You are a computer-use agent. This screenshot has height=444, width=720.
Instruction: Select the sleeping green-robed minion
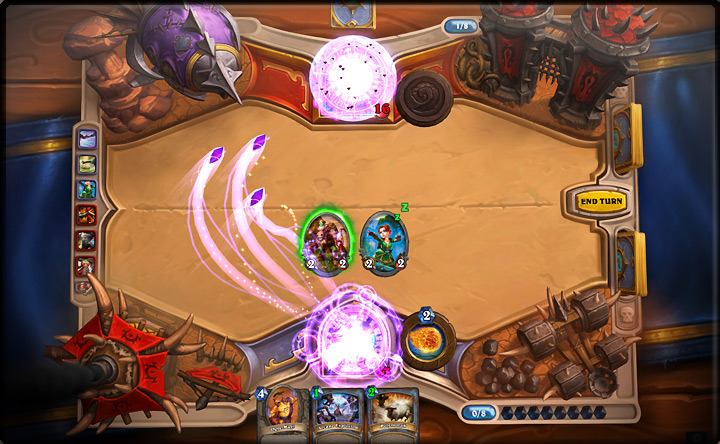[383, 242]
